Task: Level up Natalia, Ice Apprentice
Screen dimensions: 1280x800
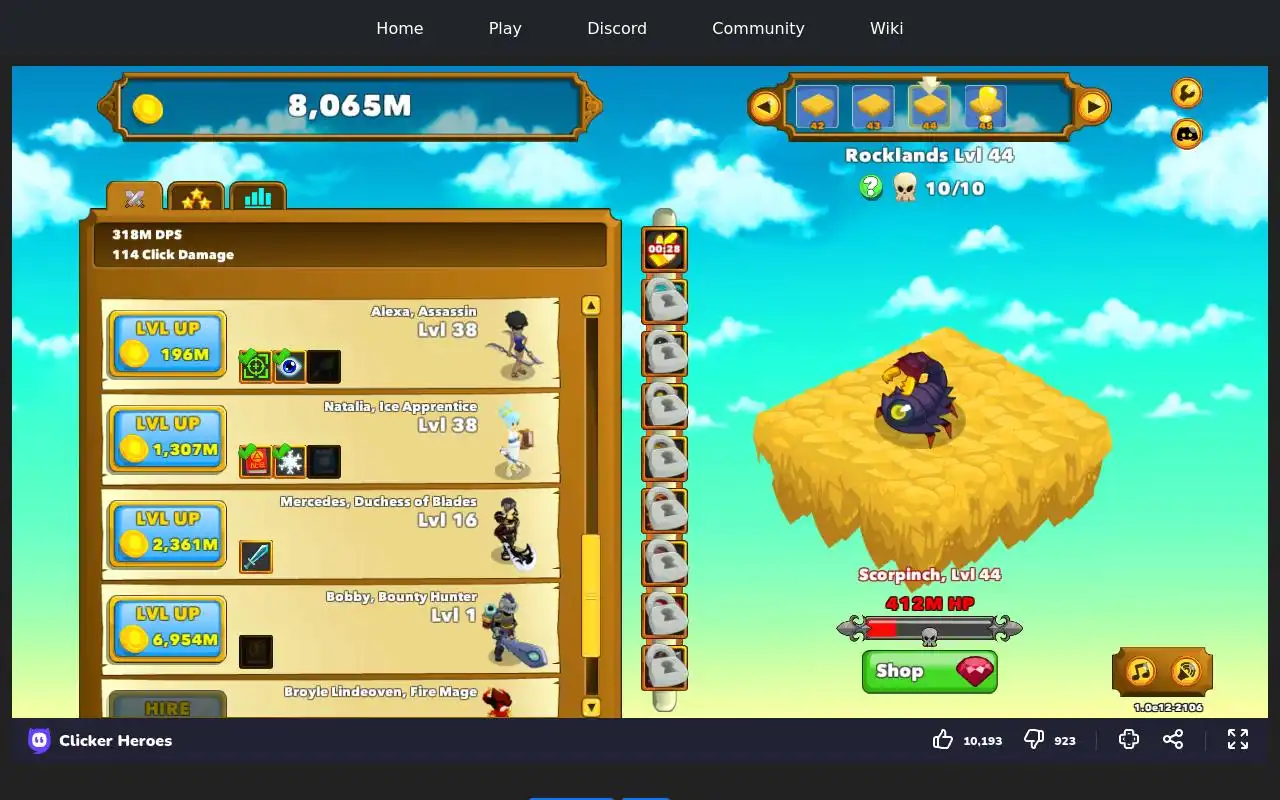Action: [x=167, y=439]
